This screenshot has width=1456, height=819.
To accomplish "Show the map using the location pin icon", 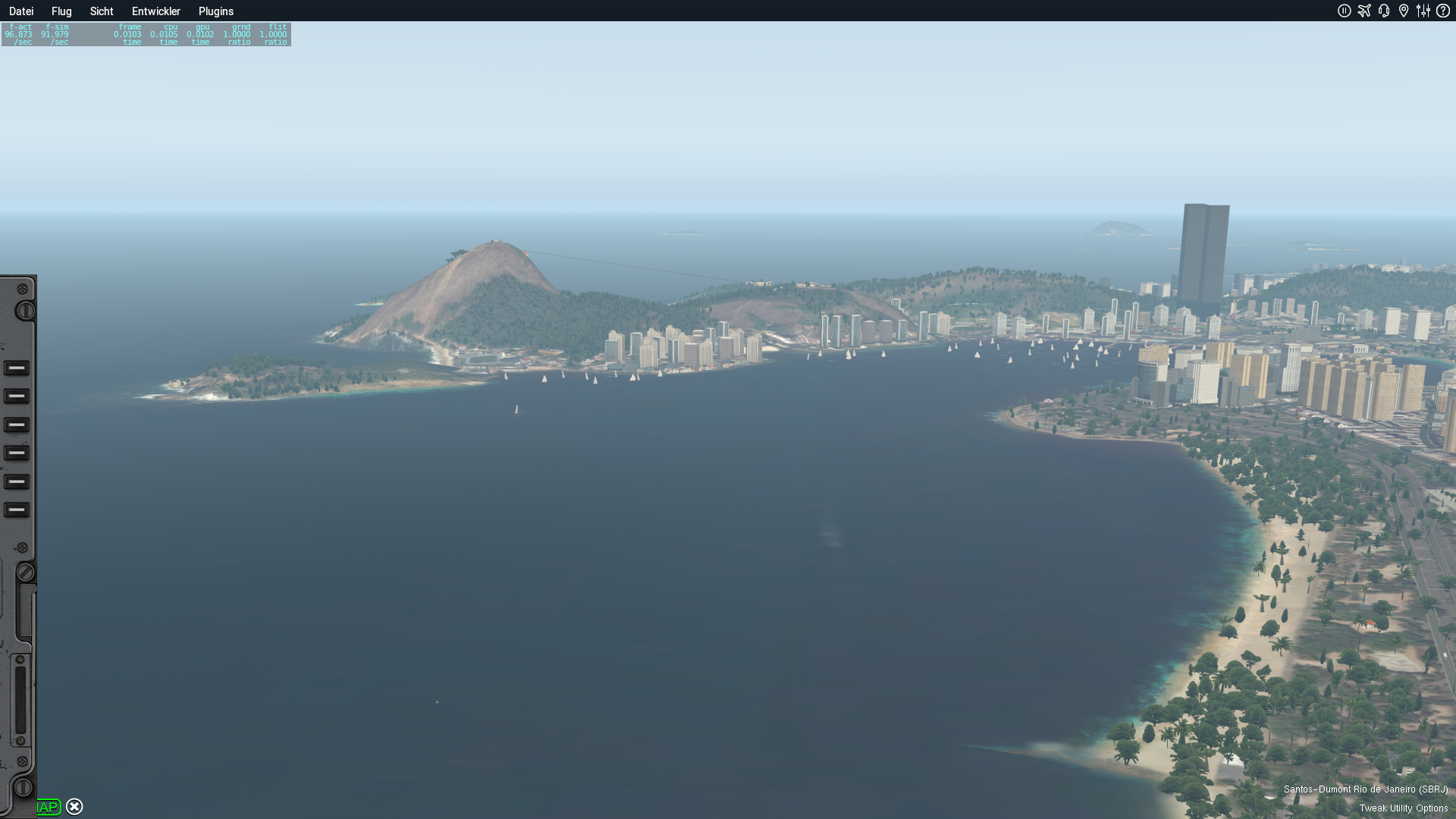I will 1404,11.
